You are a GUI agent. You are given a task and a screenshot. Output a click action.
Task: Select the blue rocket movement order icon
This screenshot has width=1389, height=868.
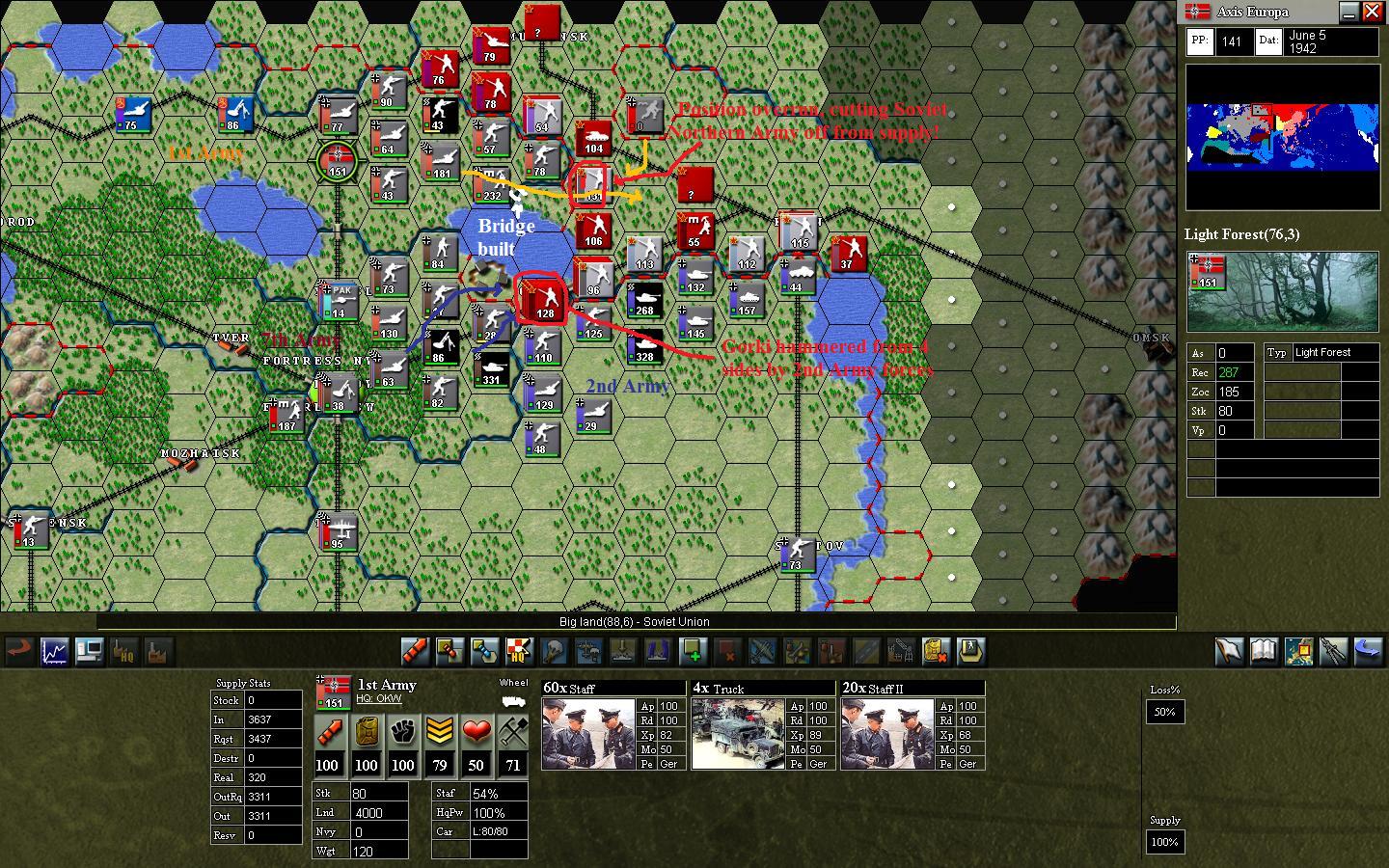pyautogui.click(x=486, y=652)
